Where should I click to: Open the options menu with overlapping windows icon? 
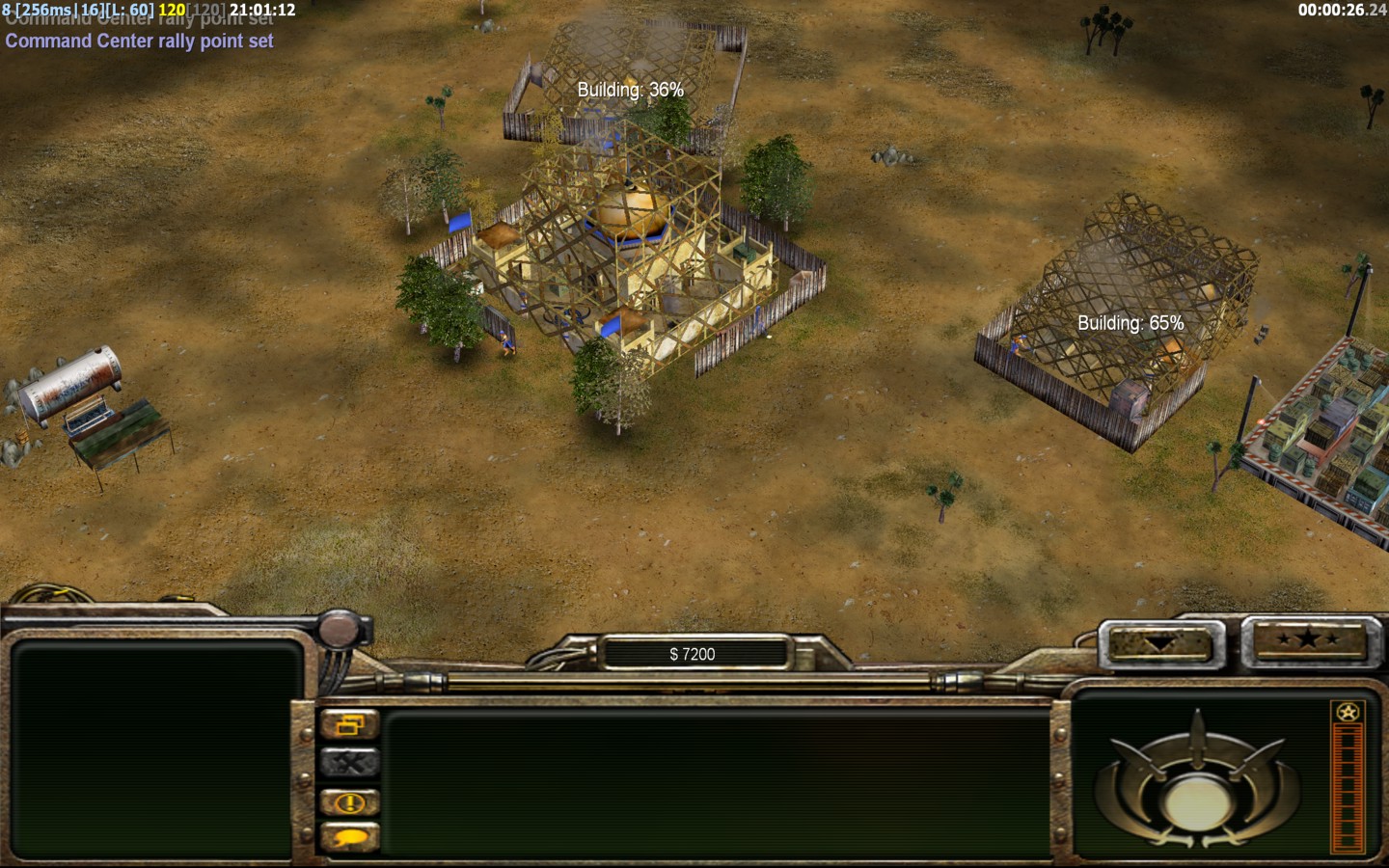coord(349,725)
